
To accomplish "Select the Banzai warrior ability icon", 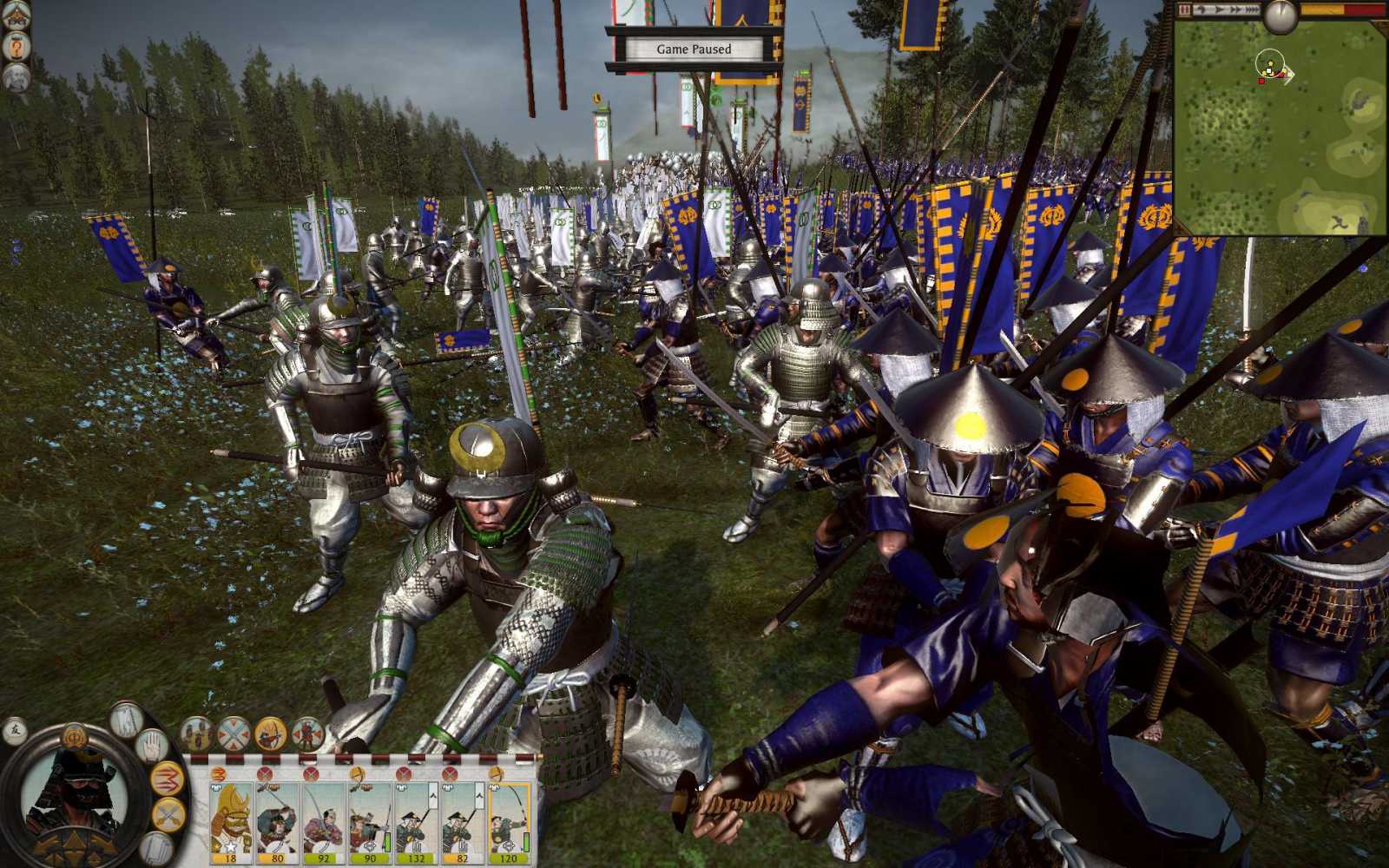I will click(307, 733).
